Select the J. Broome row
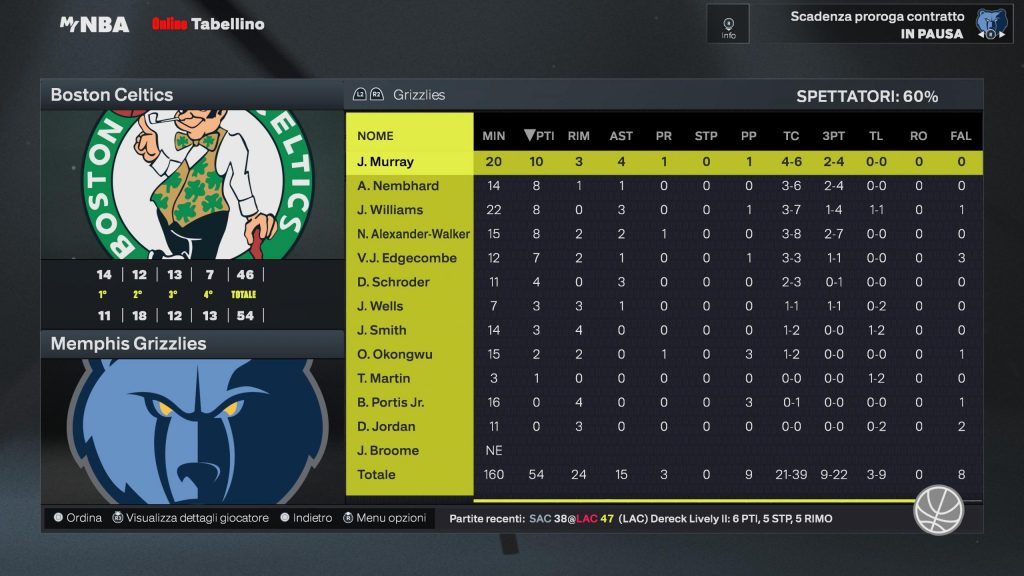 [410, 450]
